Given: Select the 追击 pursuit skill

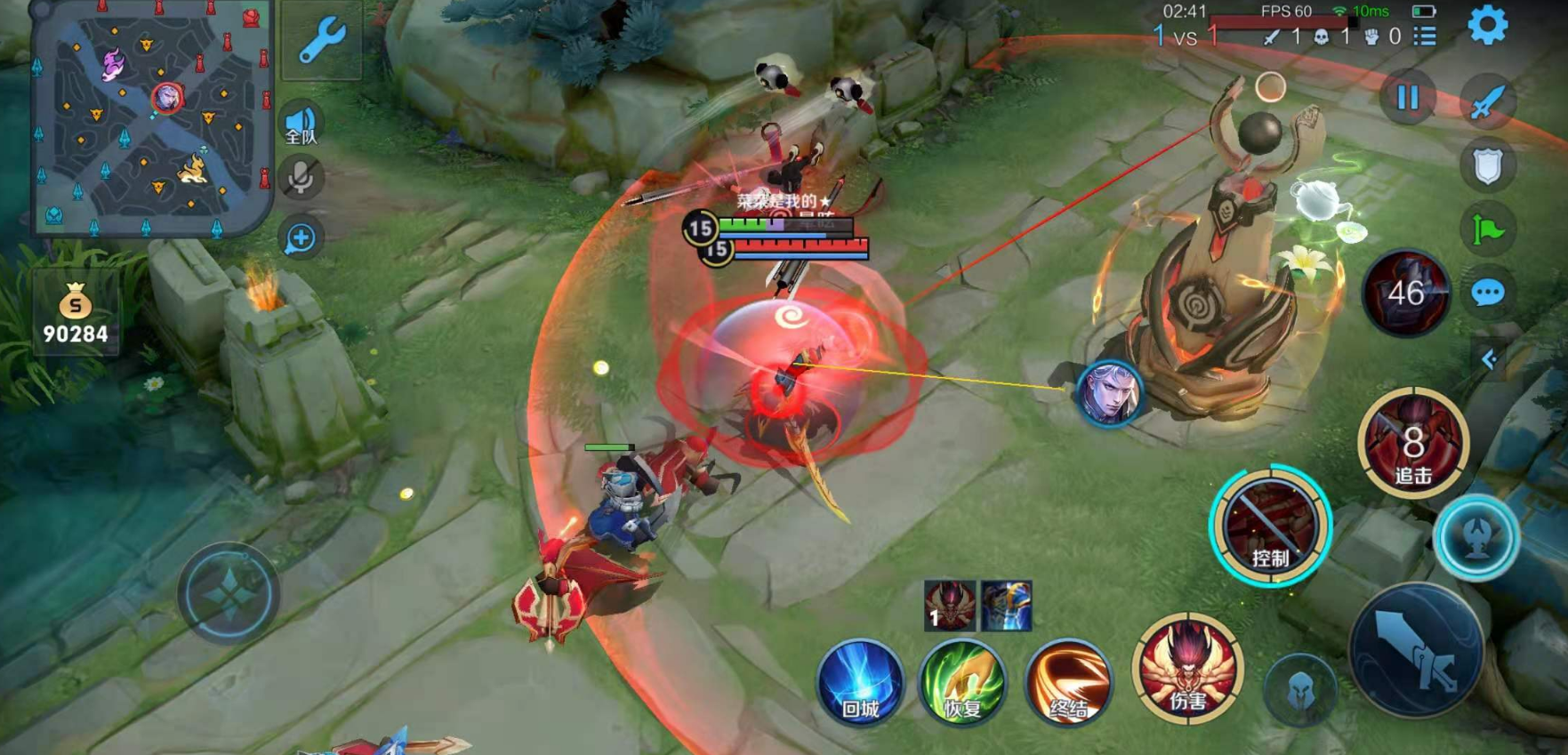Looking at the screenshot, I should (x=1413, y=443).
